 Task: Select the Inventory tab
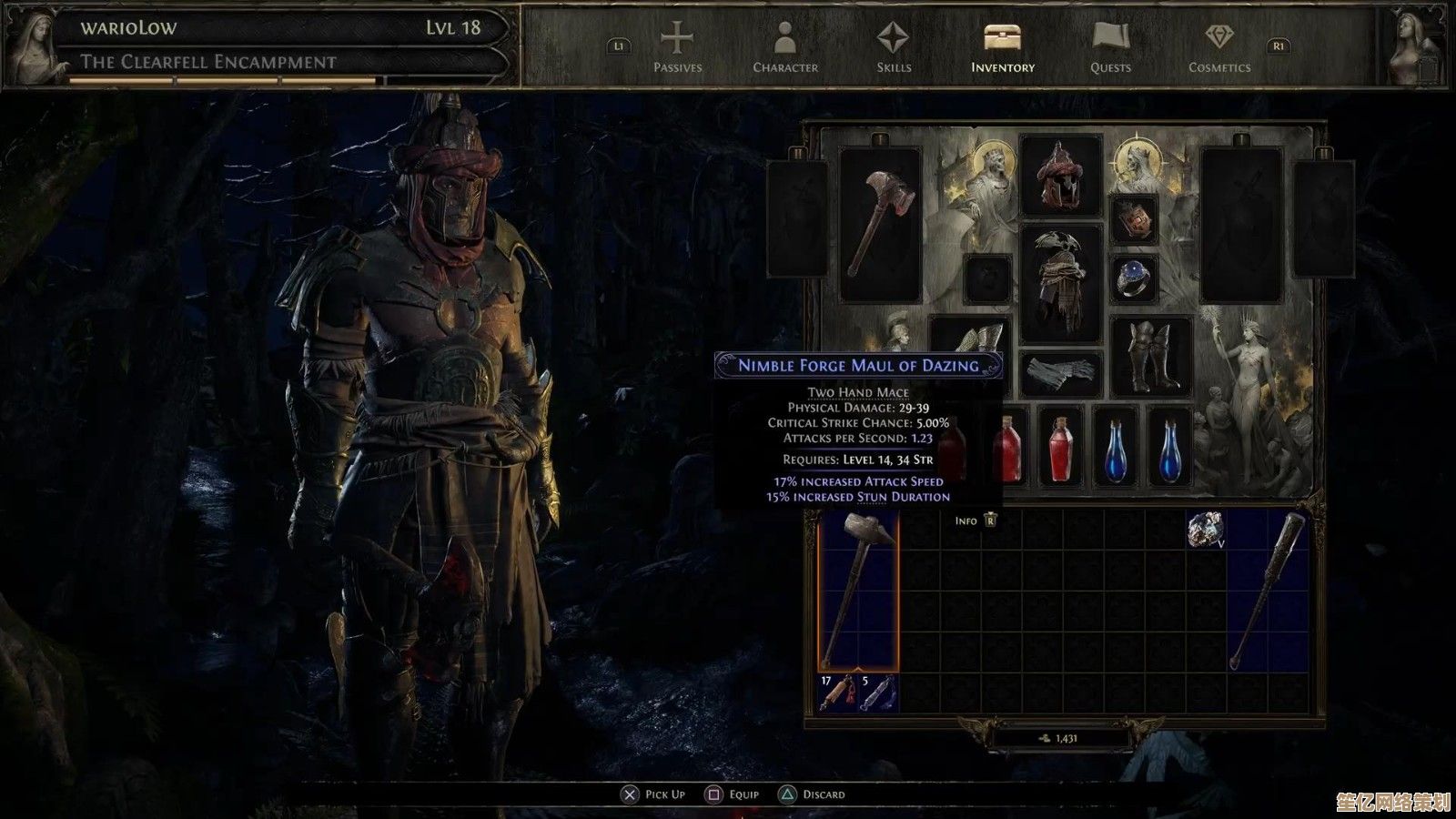point(1002,48)
